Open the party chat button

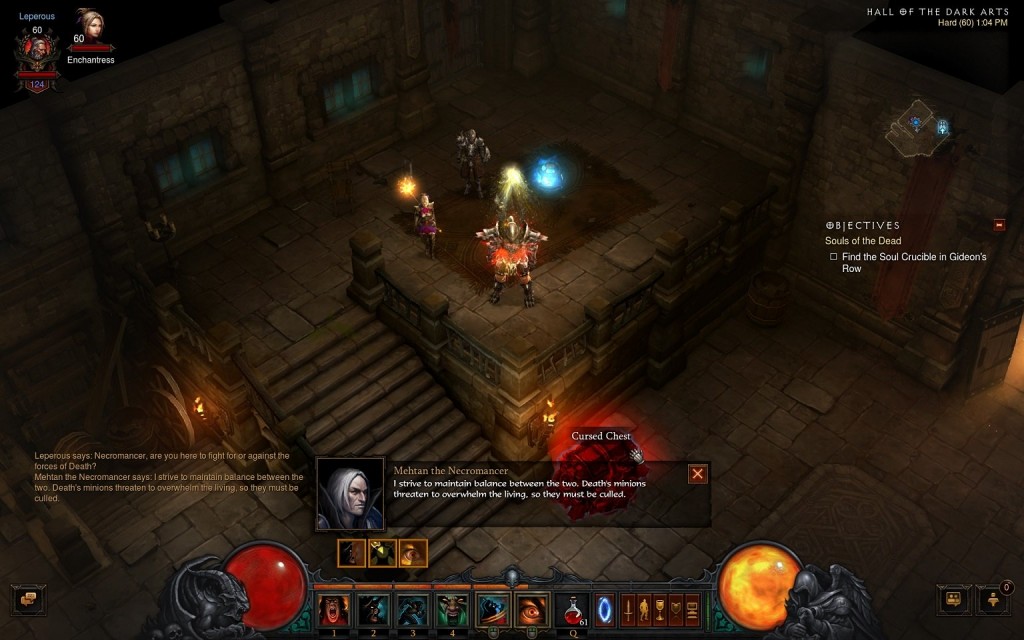pos(954,600)
